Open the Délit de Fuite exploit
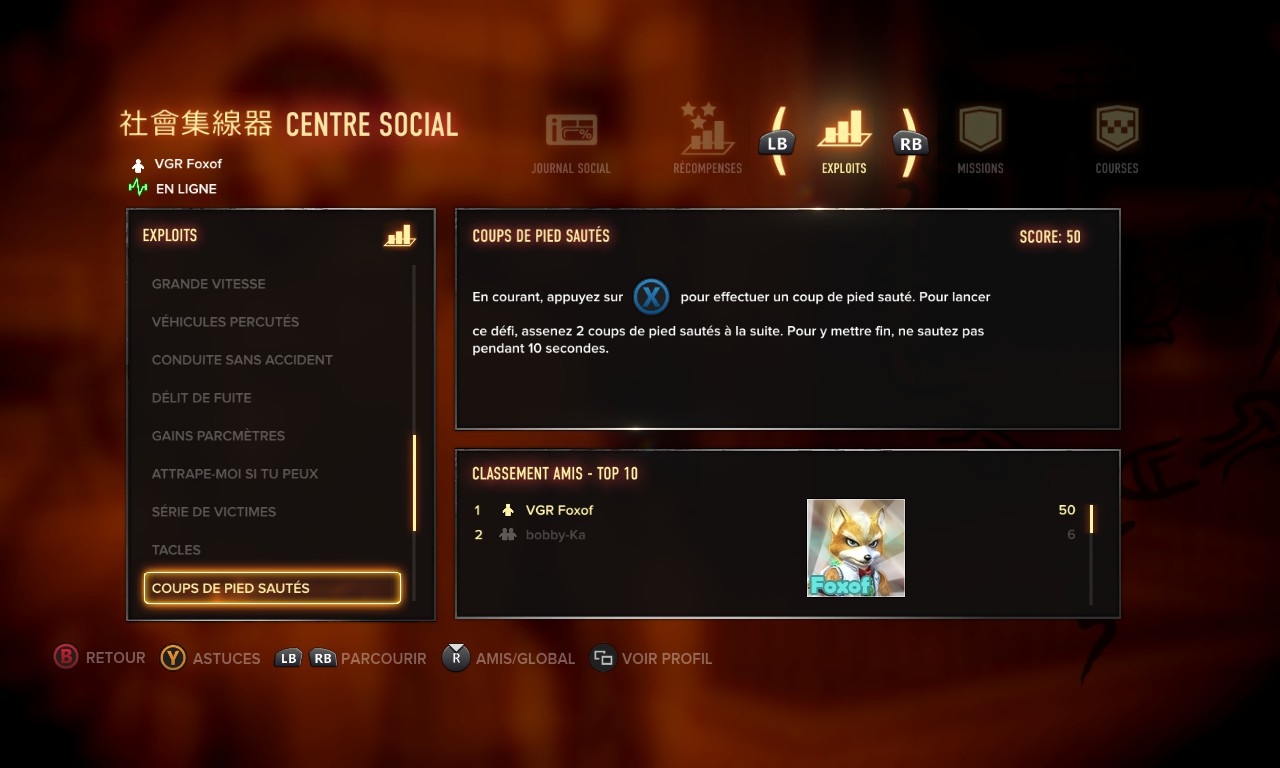 click(201, 398)
